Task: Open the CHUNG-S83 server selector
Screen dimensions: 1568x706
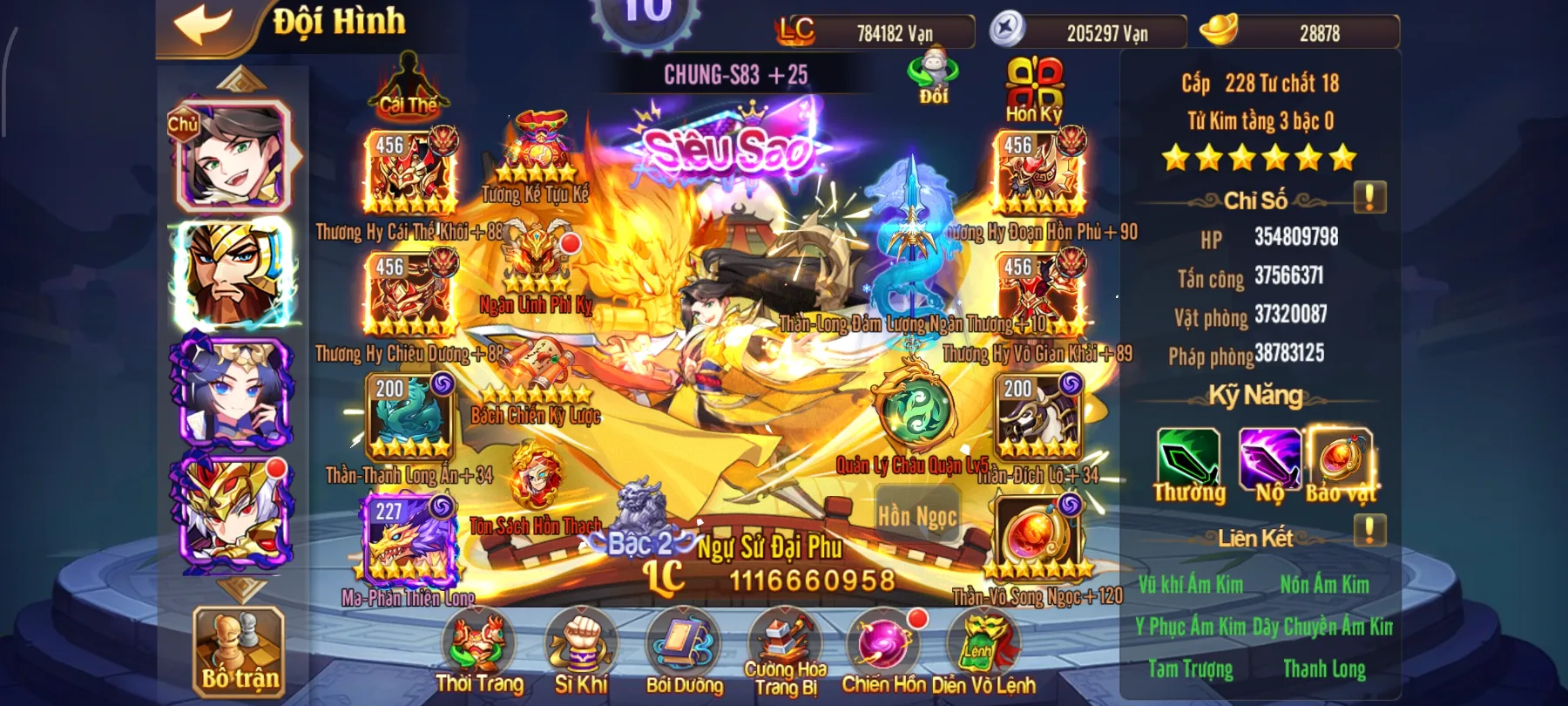Action: [x=736, y=75]
